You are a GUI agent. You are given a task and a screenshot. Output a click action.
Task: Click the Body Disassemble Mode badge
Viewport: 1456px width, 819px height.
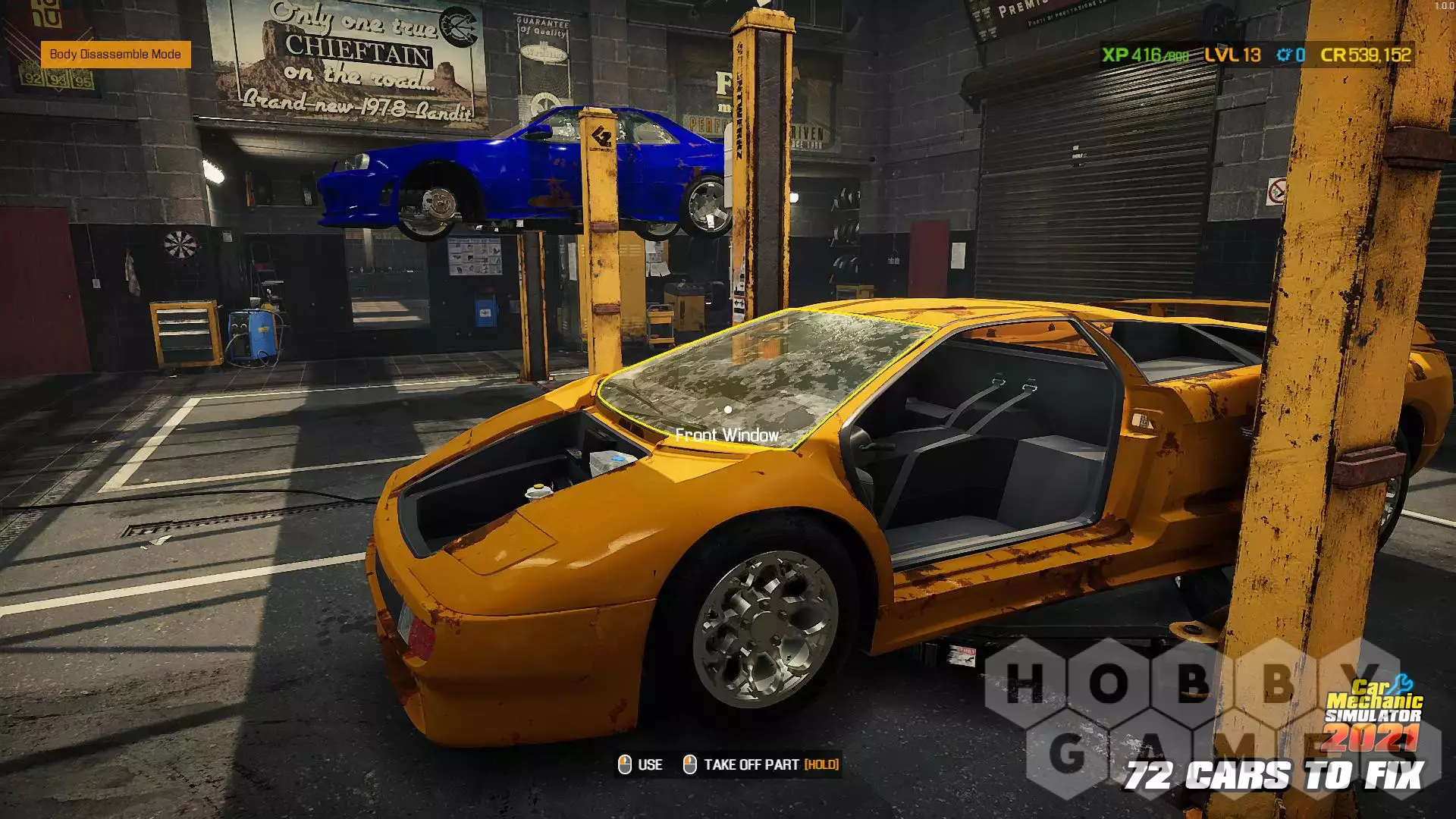click(x=115, y=55)
